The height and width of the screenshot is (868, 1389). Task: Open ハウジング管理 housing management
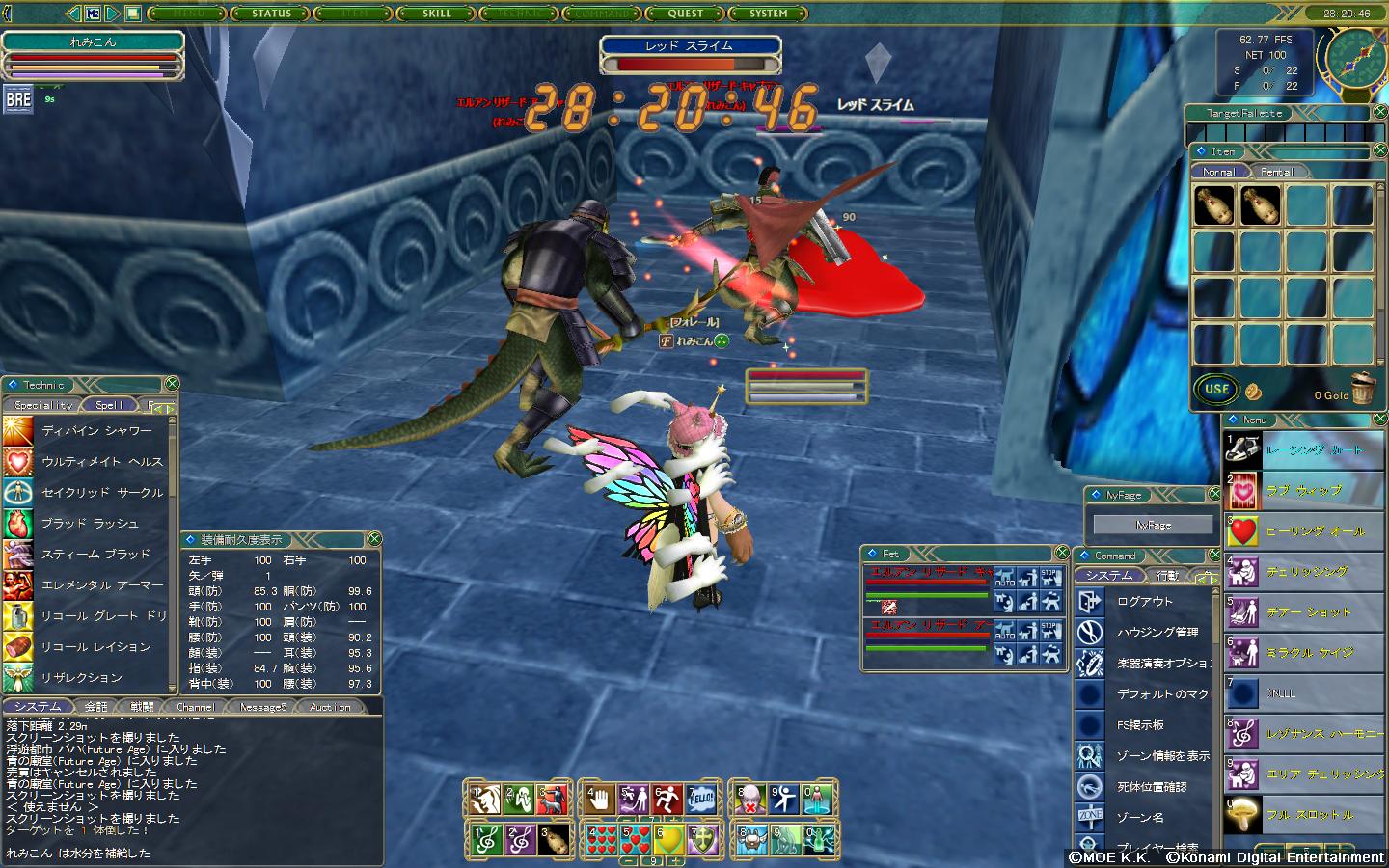(x=1157, y=632)
